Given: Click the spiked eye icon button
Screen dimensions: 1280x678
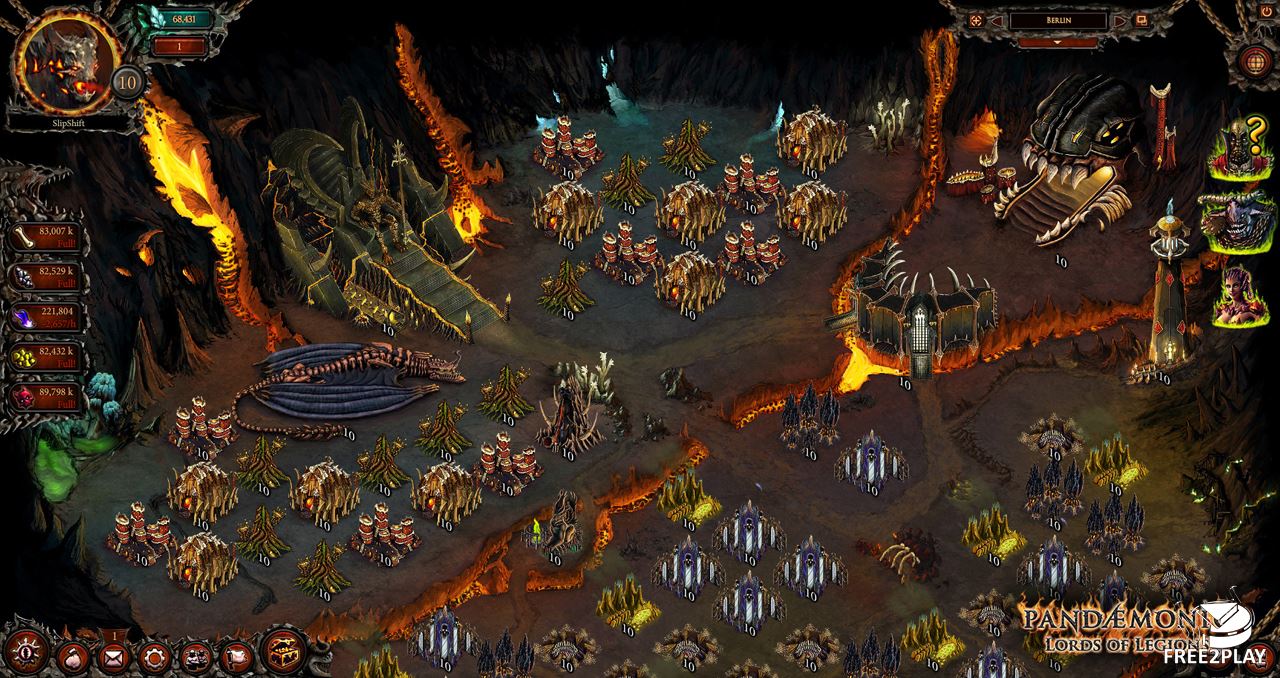Looking at the screenshot, I should tap(27, 654).
